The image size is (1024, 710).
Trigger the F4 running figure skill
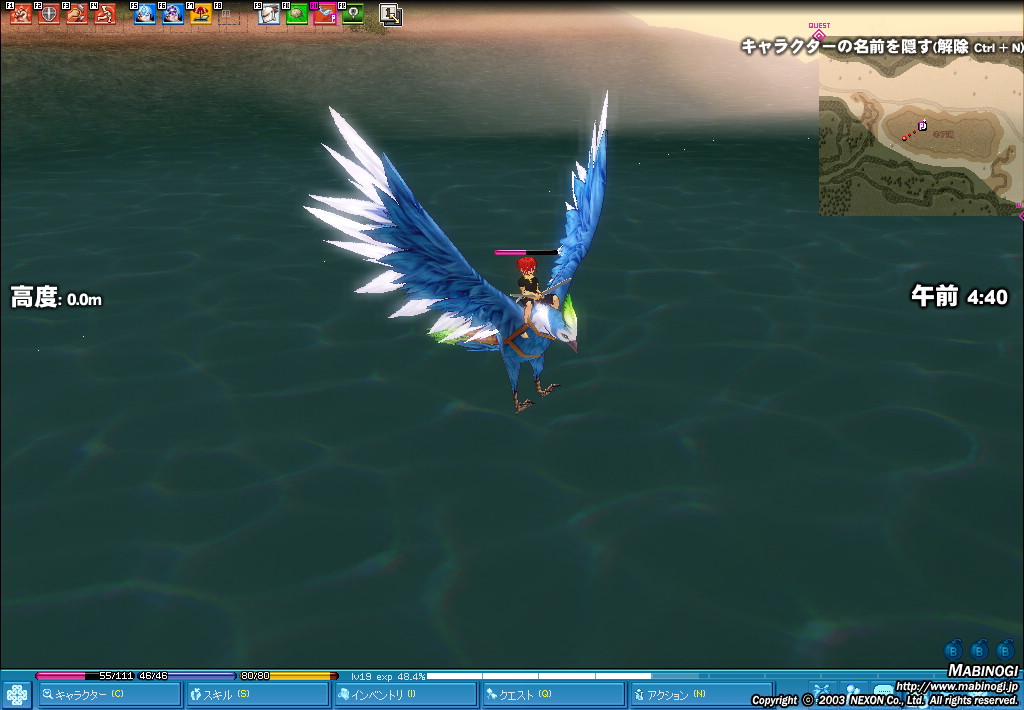(x=104, y=14)
